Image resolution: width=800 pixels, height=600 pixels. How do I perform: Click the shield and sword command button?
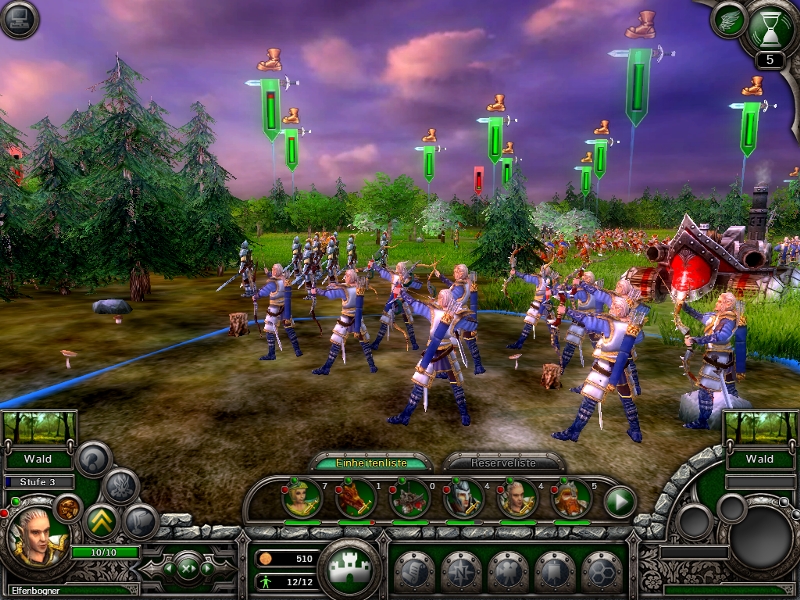(x=413, y=571)
